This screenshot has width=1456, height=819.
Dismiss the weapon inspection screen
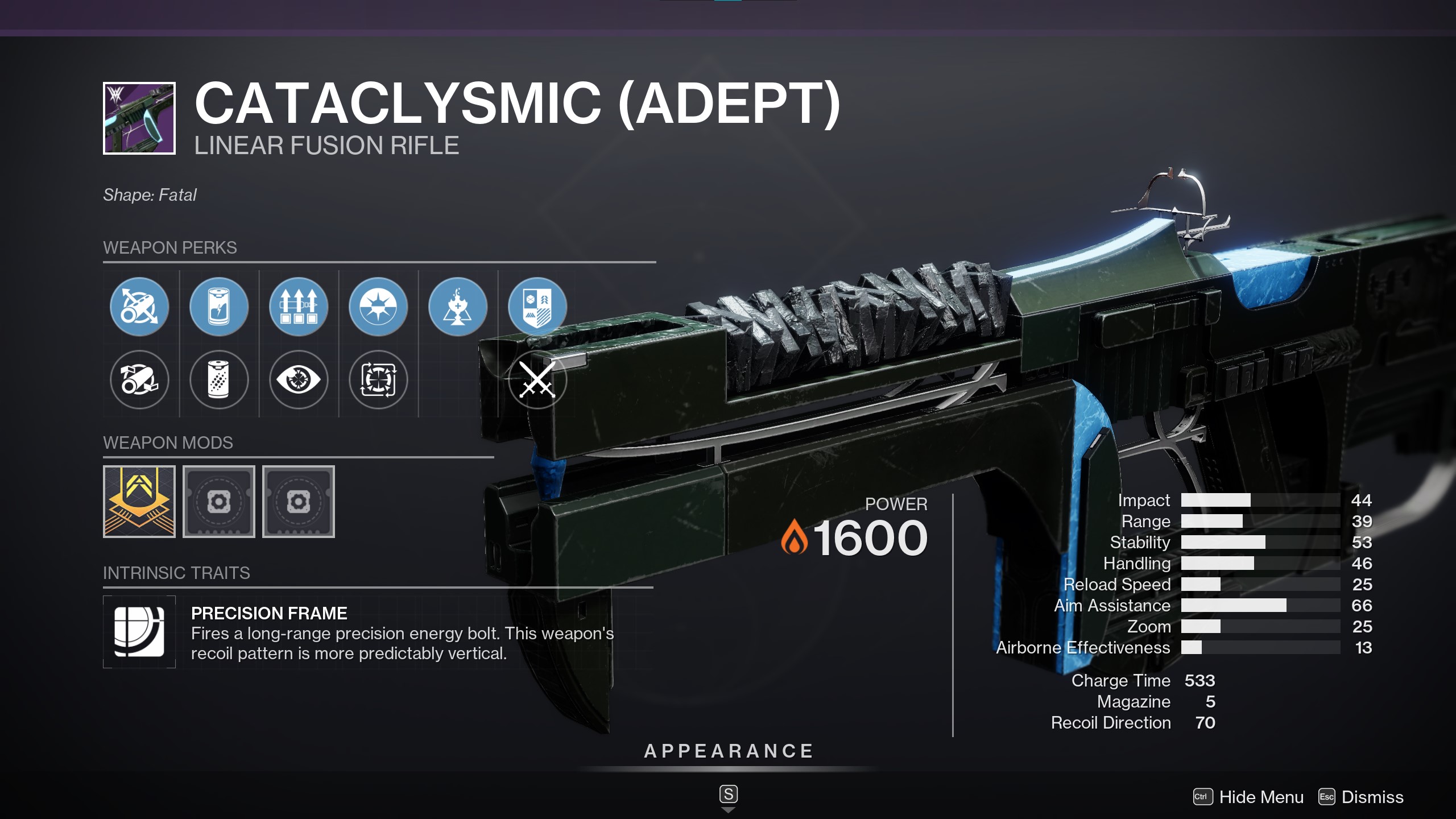[1361, 797]
